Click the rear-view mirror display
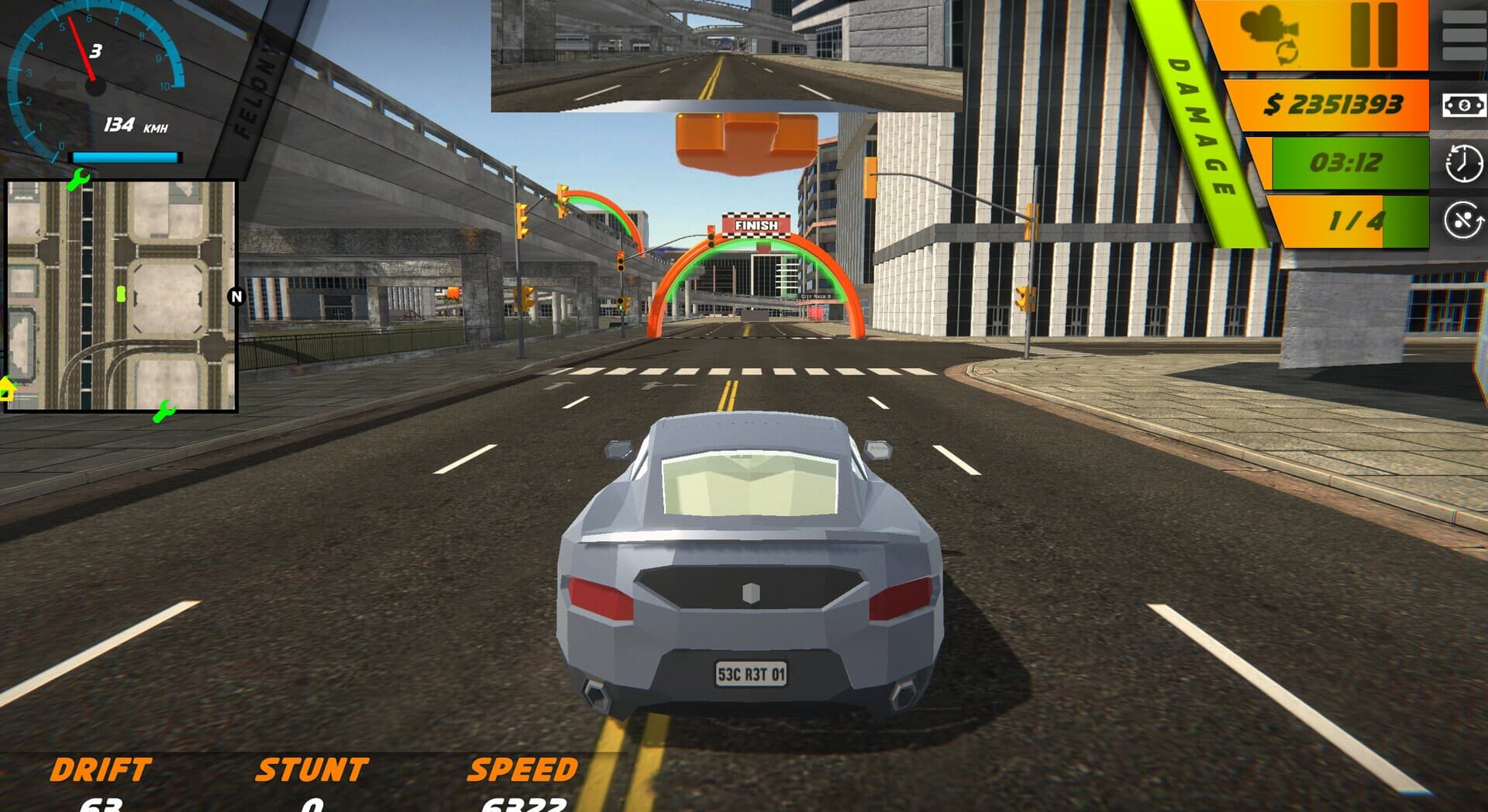The height and width of the screenshot is (812, 1488). [726, 56]
